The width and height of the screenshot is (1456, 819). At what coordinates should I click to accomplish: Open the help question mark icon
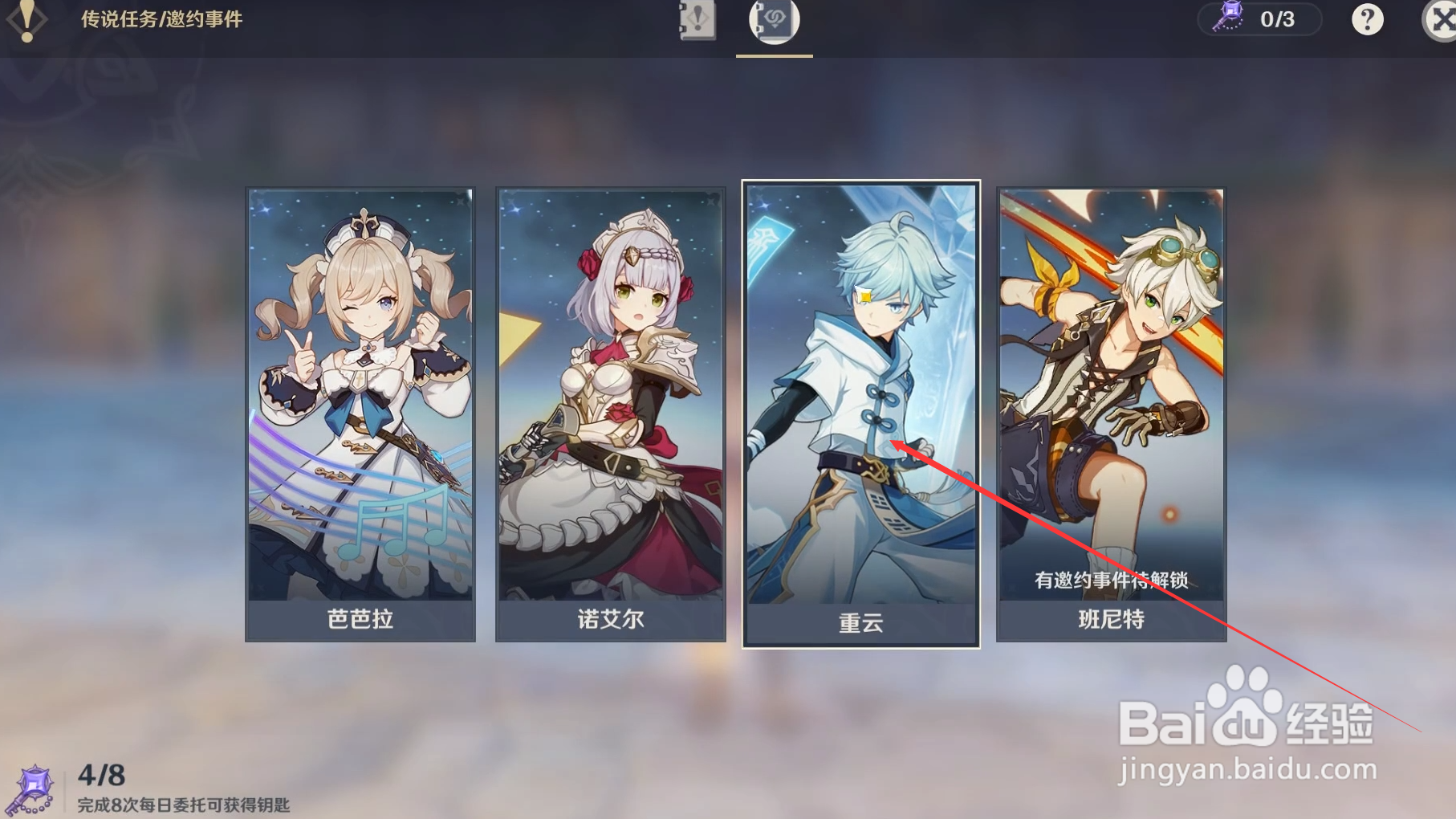click(x=1367, y=19)
